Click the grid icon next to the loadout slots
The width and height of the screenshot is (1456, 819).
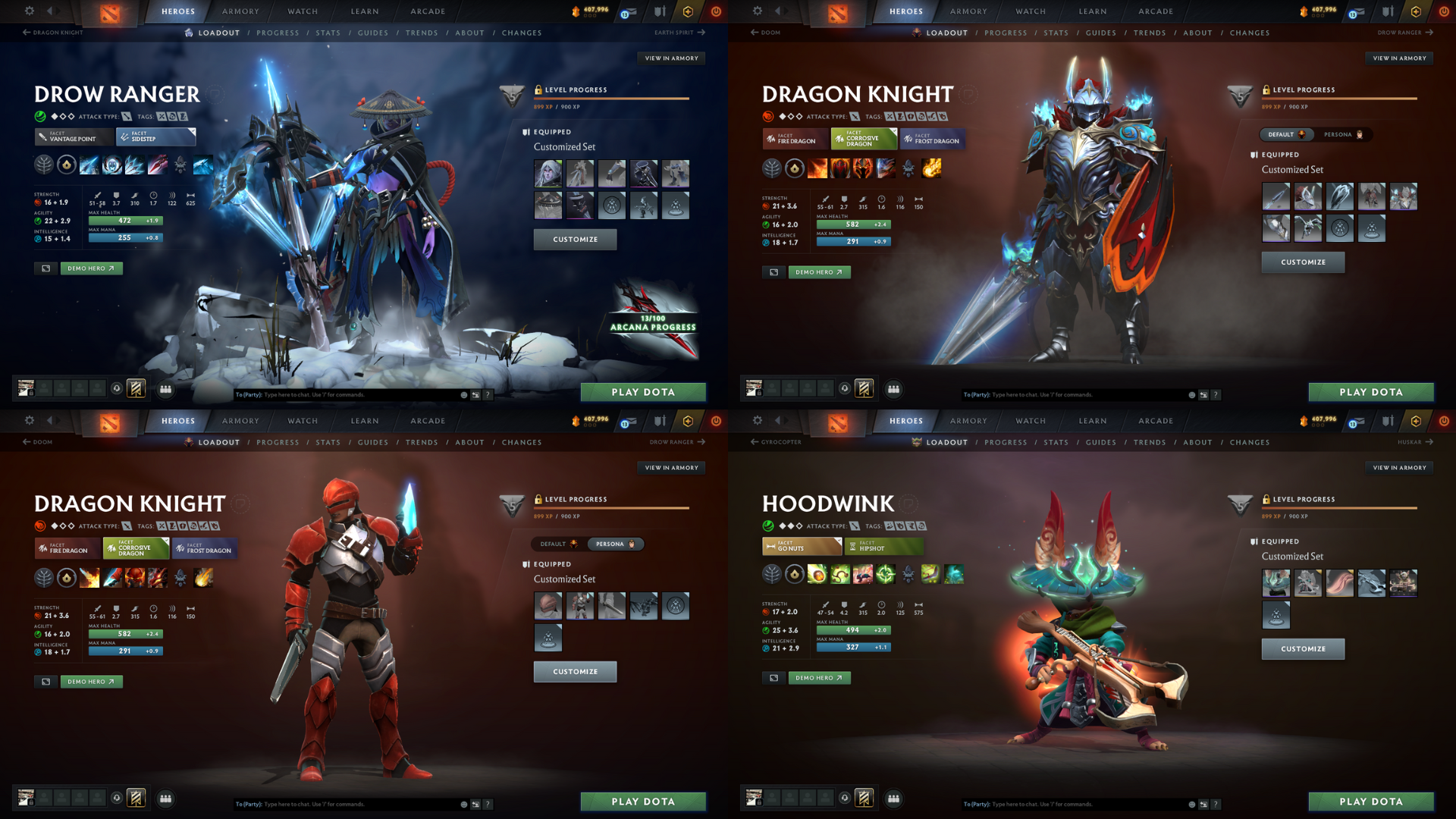click(x=166, y=389)
